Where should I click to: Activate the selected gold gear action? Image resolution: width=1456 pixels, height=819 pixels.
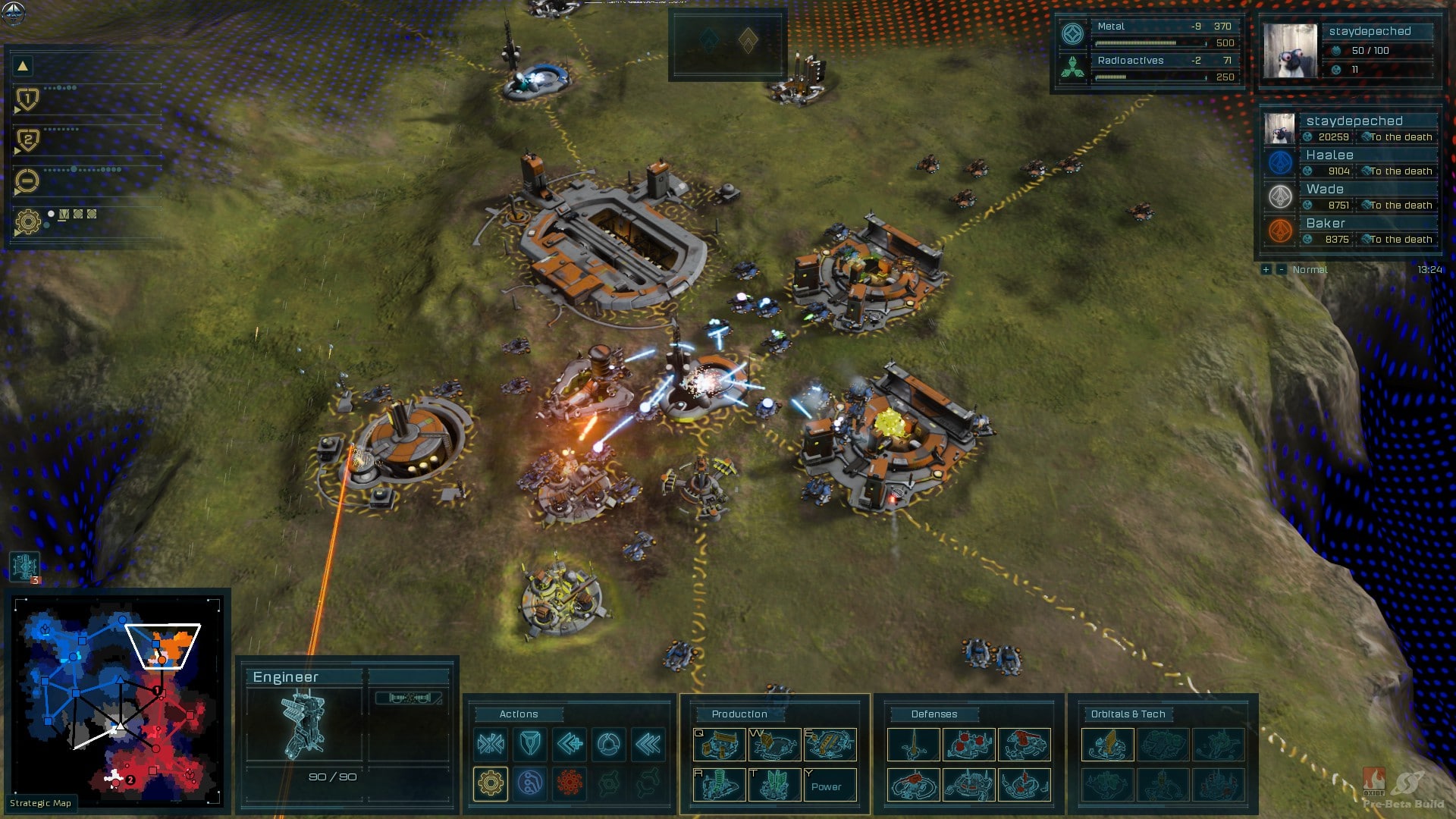(x=491, y=783)
